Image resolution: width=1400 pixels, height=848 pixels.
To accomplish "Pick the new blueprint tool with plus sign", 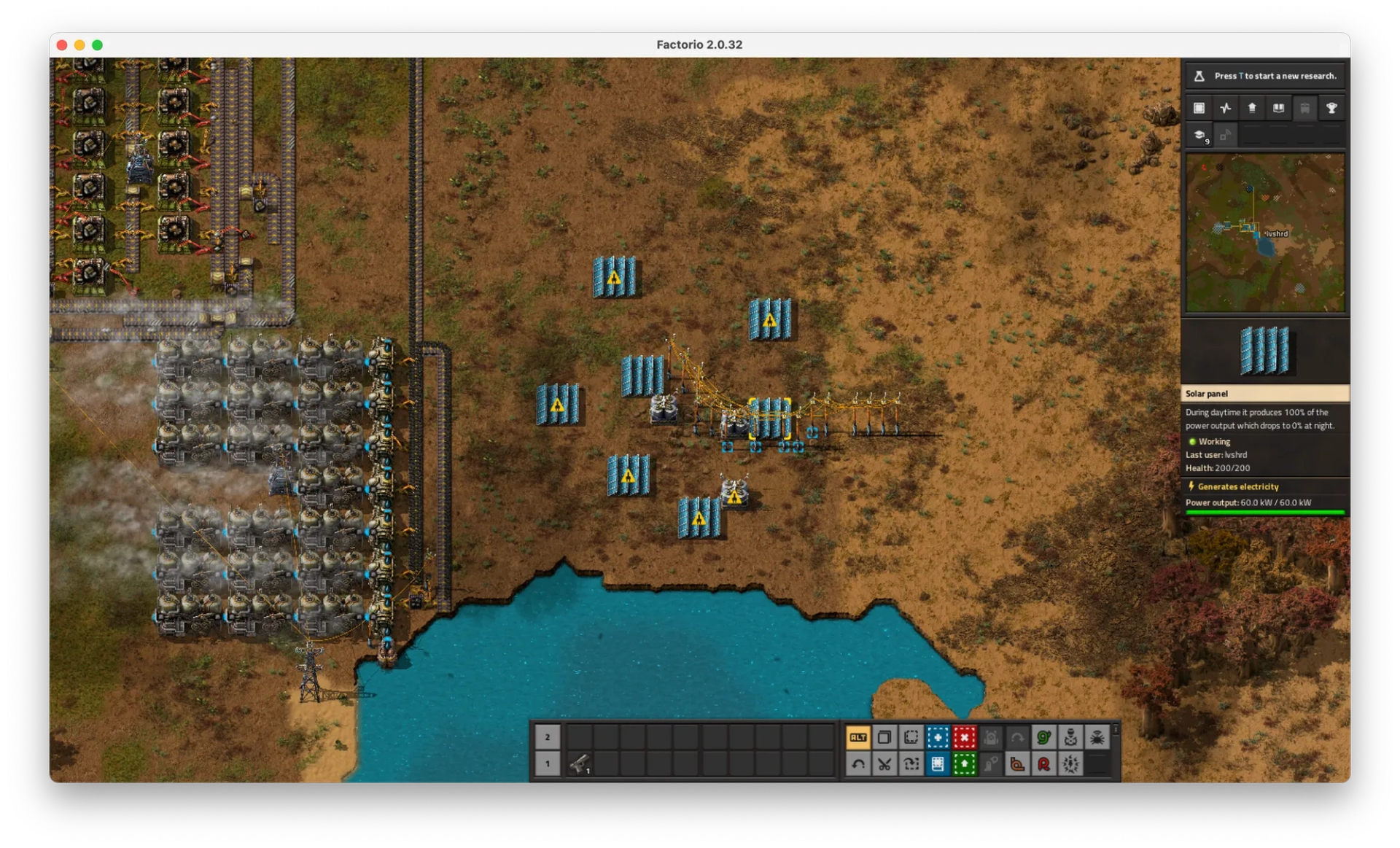I will pyautogui.click(x=938, y=737).
